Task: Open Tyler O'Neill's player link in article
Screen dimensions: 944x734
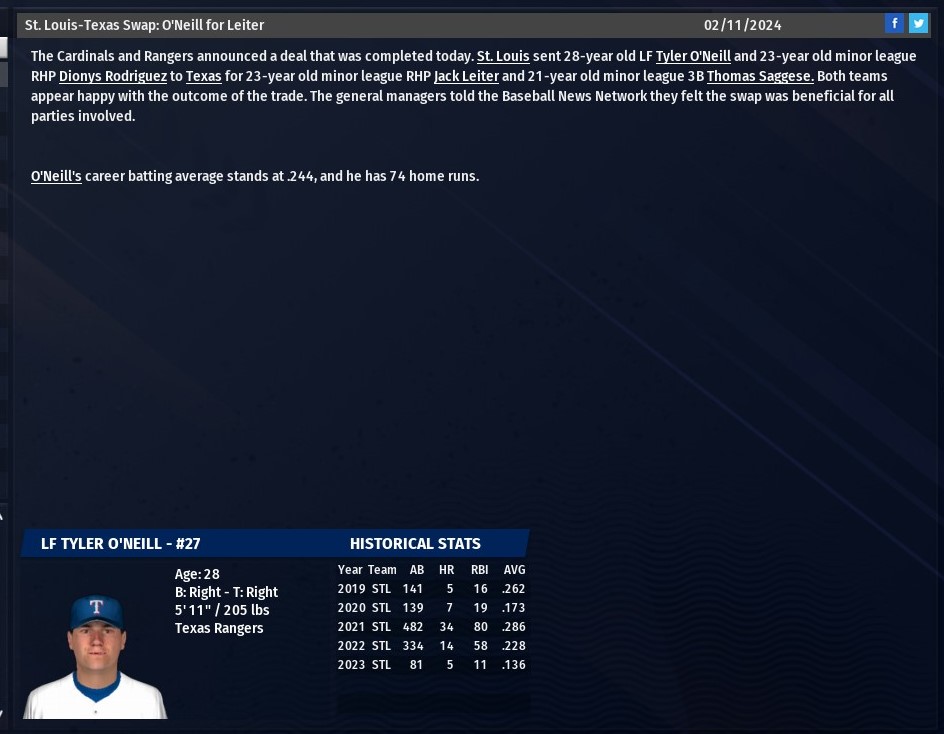Action: [693, 56]
